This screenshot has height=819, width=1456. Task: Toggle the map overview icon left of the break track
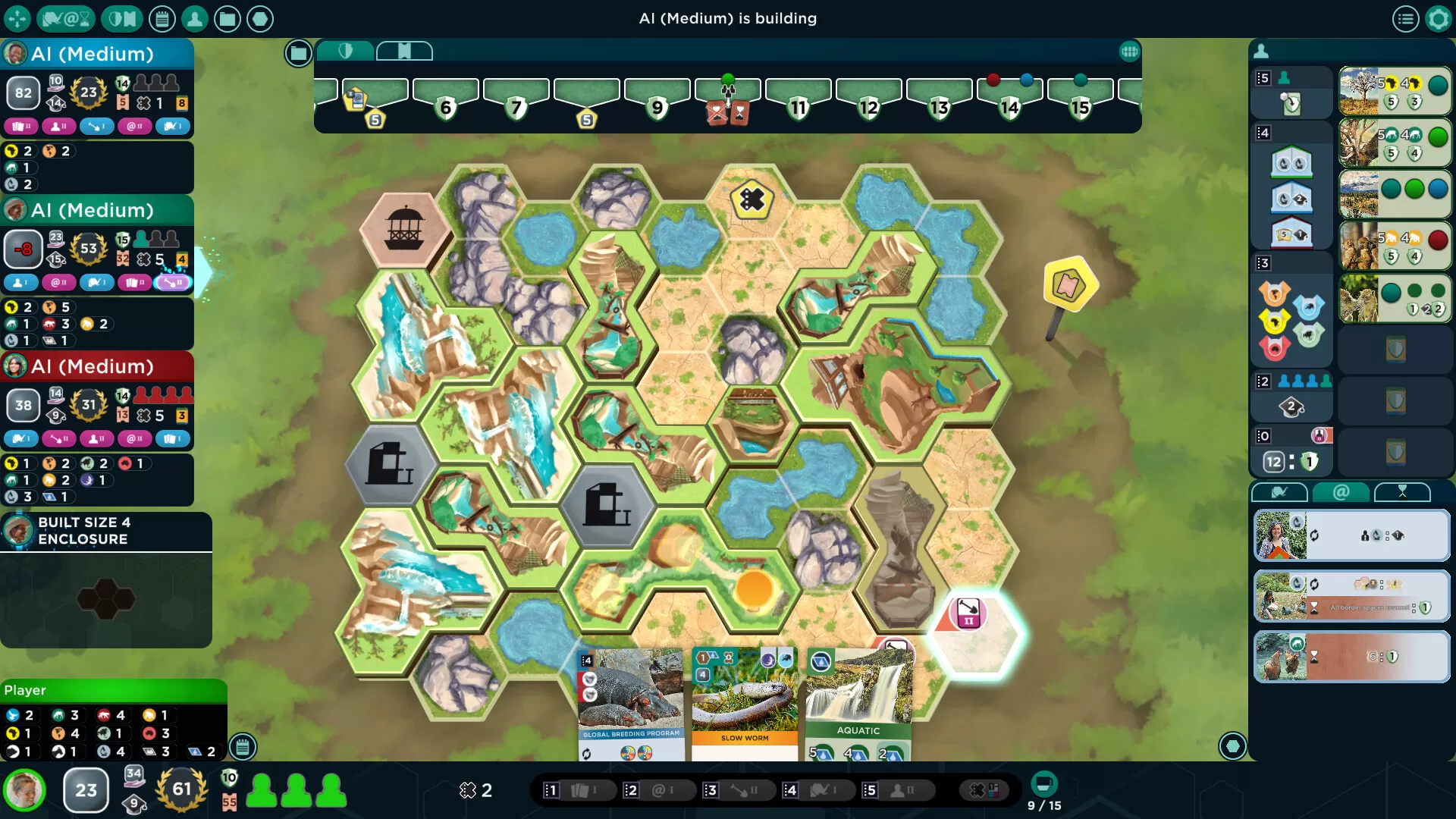298,53
